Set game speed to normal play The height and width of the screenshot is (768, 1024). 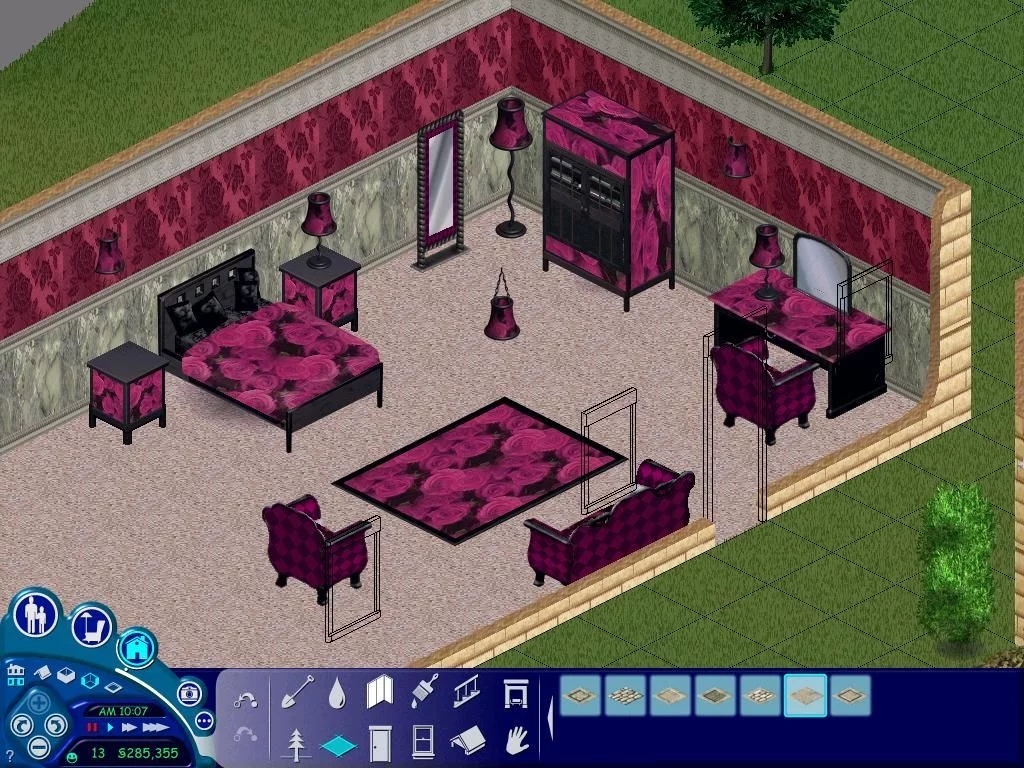point(111,727)
